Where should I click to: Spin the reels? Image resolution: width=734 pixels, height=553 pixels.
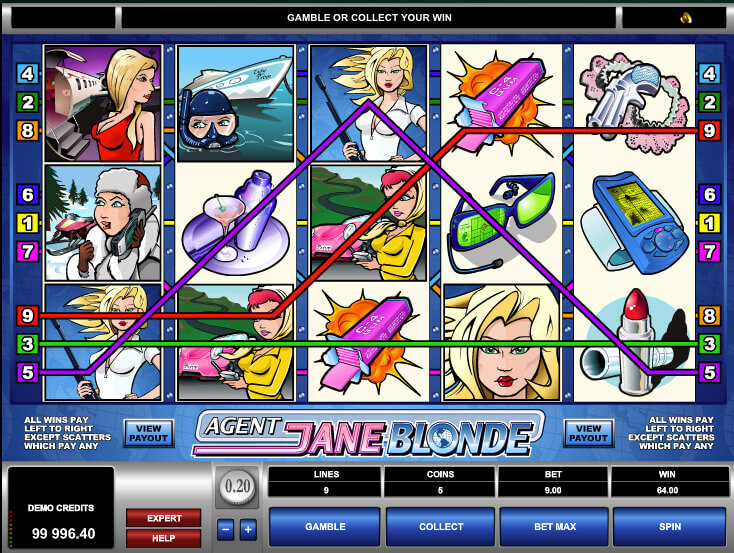click(669, 526)
